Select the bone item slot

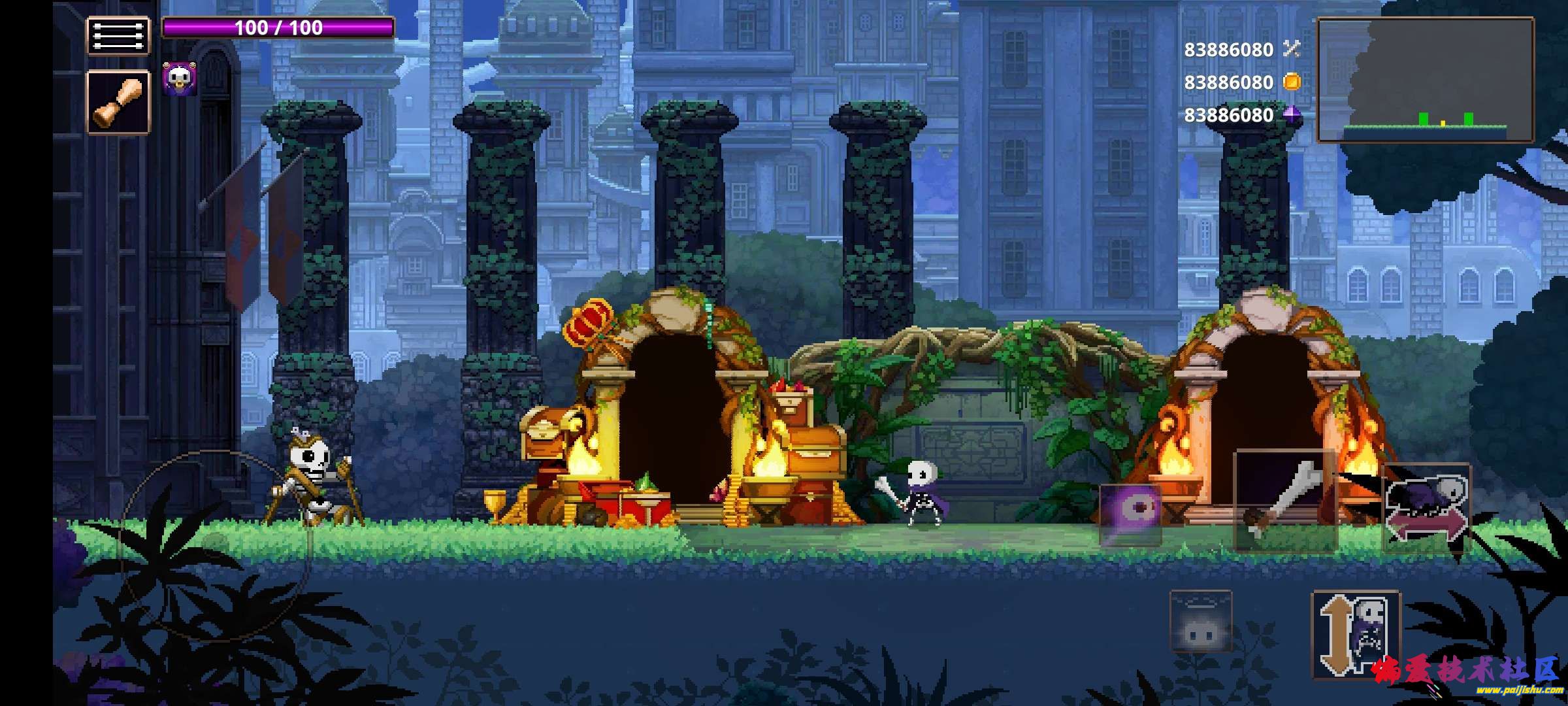tap(118, 103)
